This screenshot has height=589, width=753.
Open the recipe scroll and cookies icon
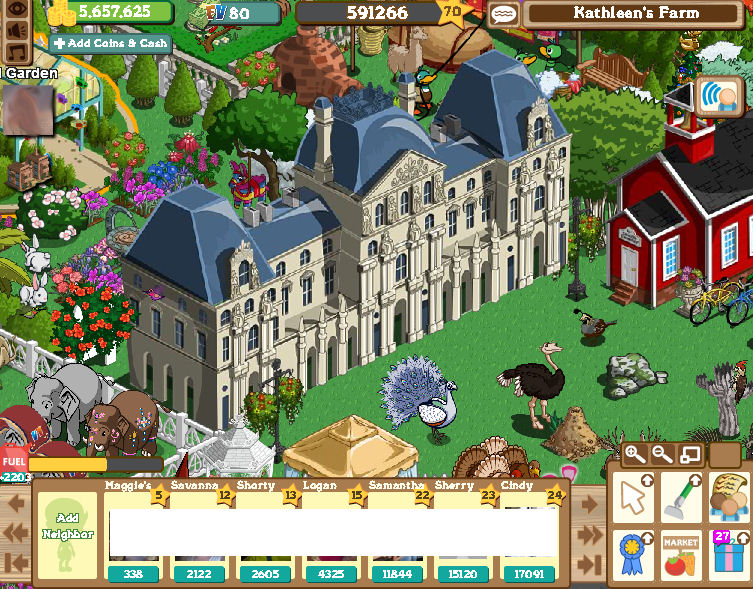[729, 497]
